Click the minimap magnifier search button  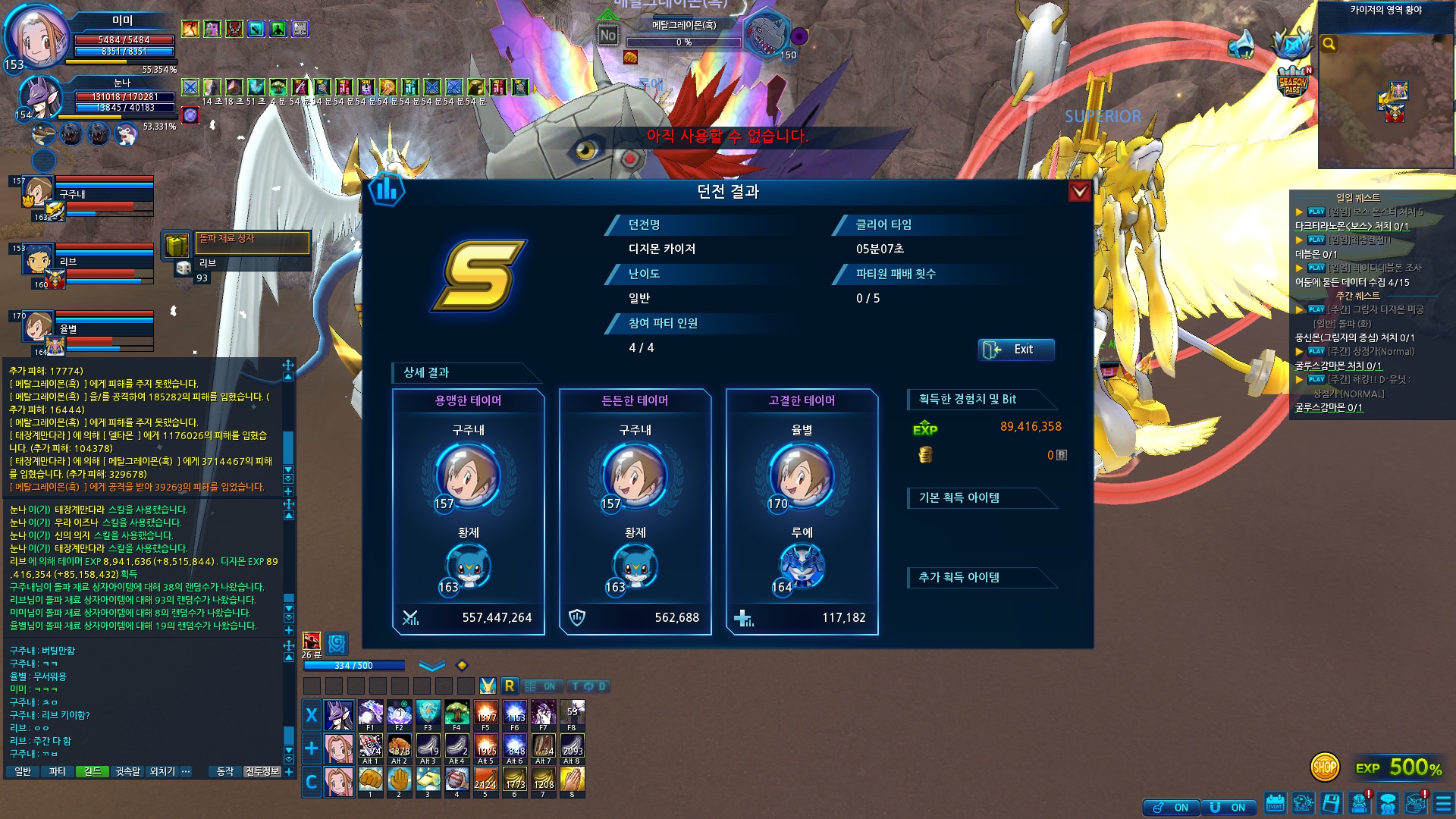(x=1329, y=44)
